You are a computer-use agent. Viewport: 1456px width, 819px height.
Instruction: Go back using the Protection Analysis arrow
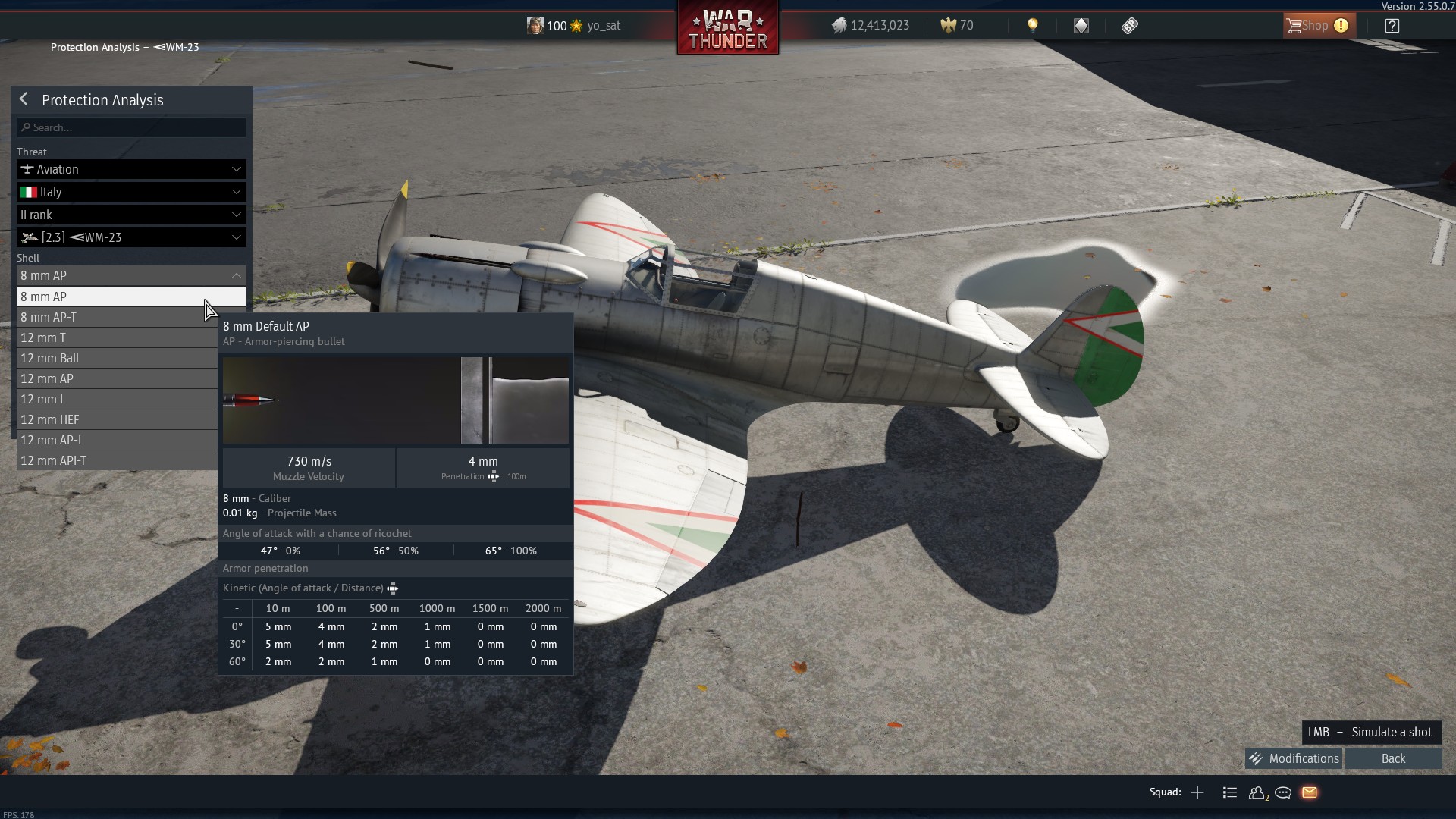pyautogui.click(x=24, y=99)
